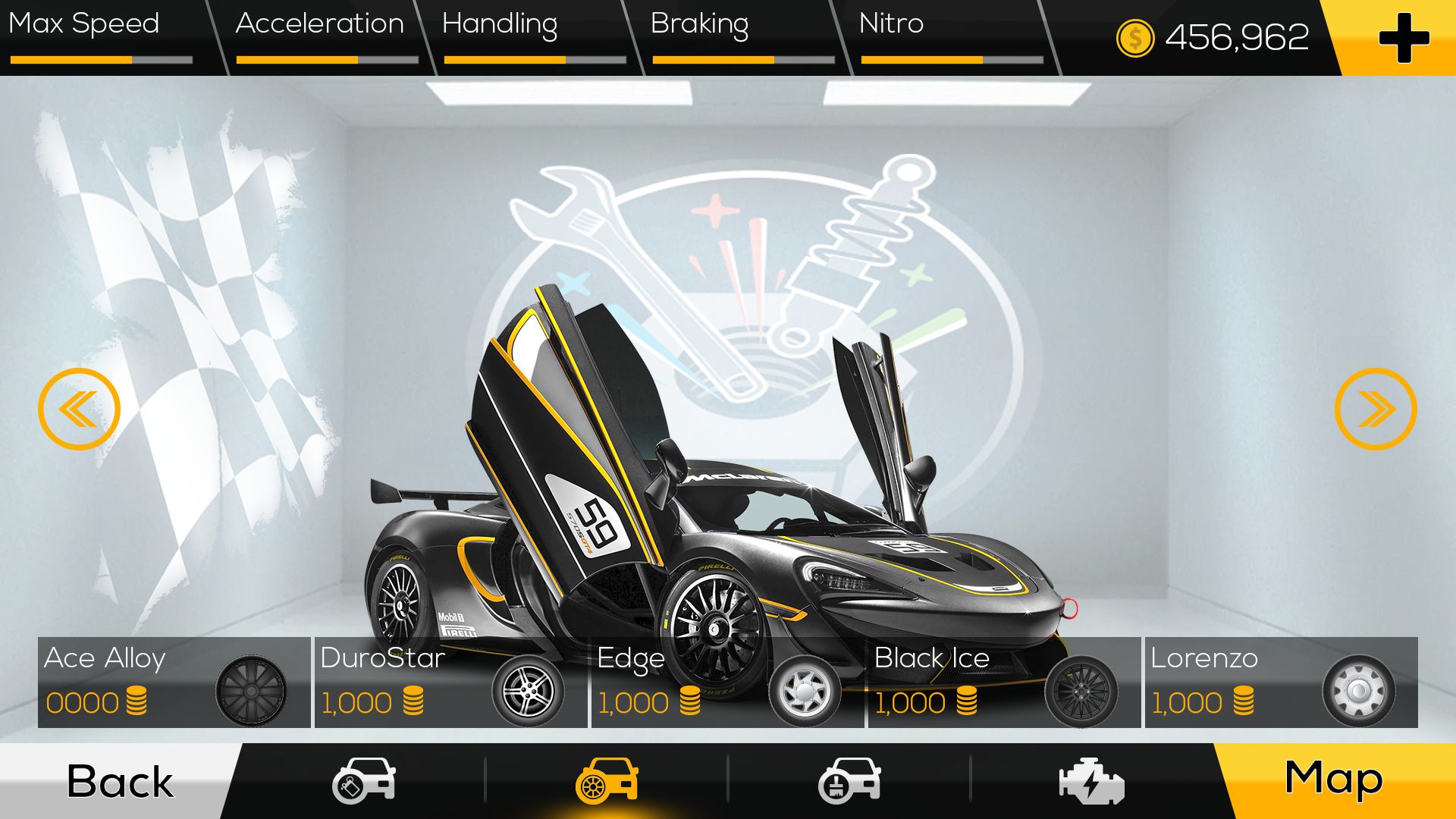
Task: Select the Ace Alloy wheel
Action: tap(174, 682)
